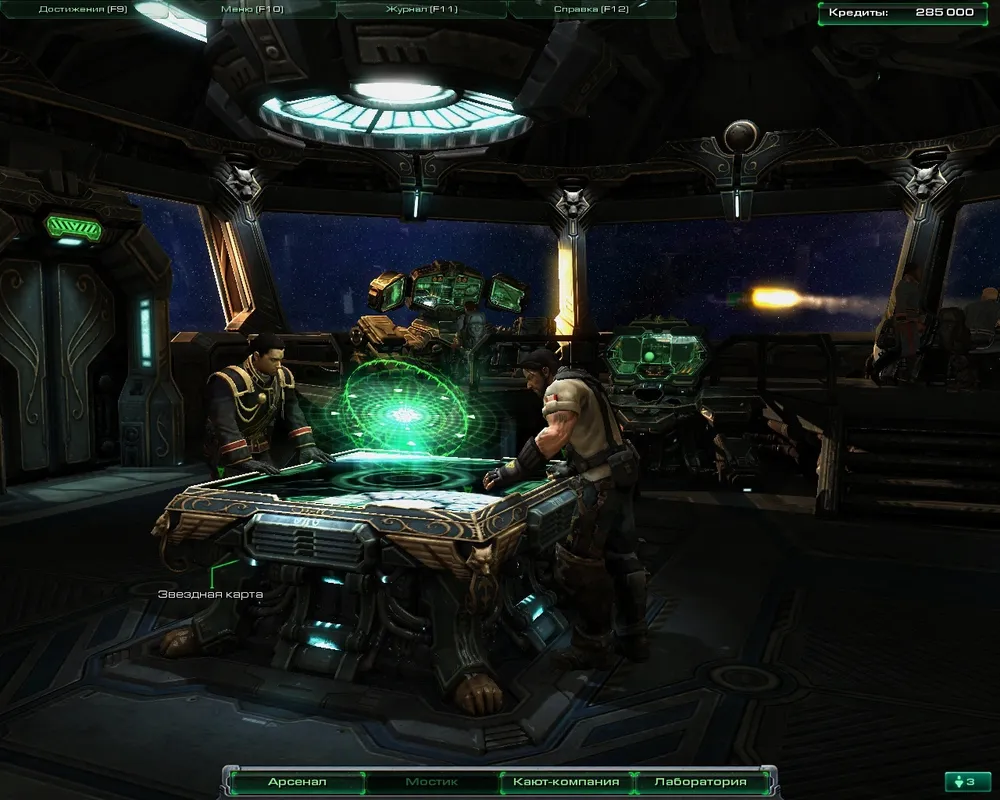
Task: Click the green button showing number 3
Action: tap(967, 782)
